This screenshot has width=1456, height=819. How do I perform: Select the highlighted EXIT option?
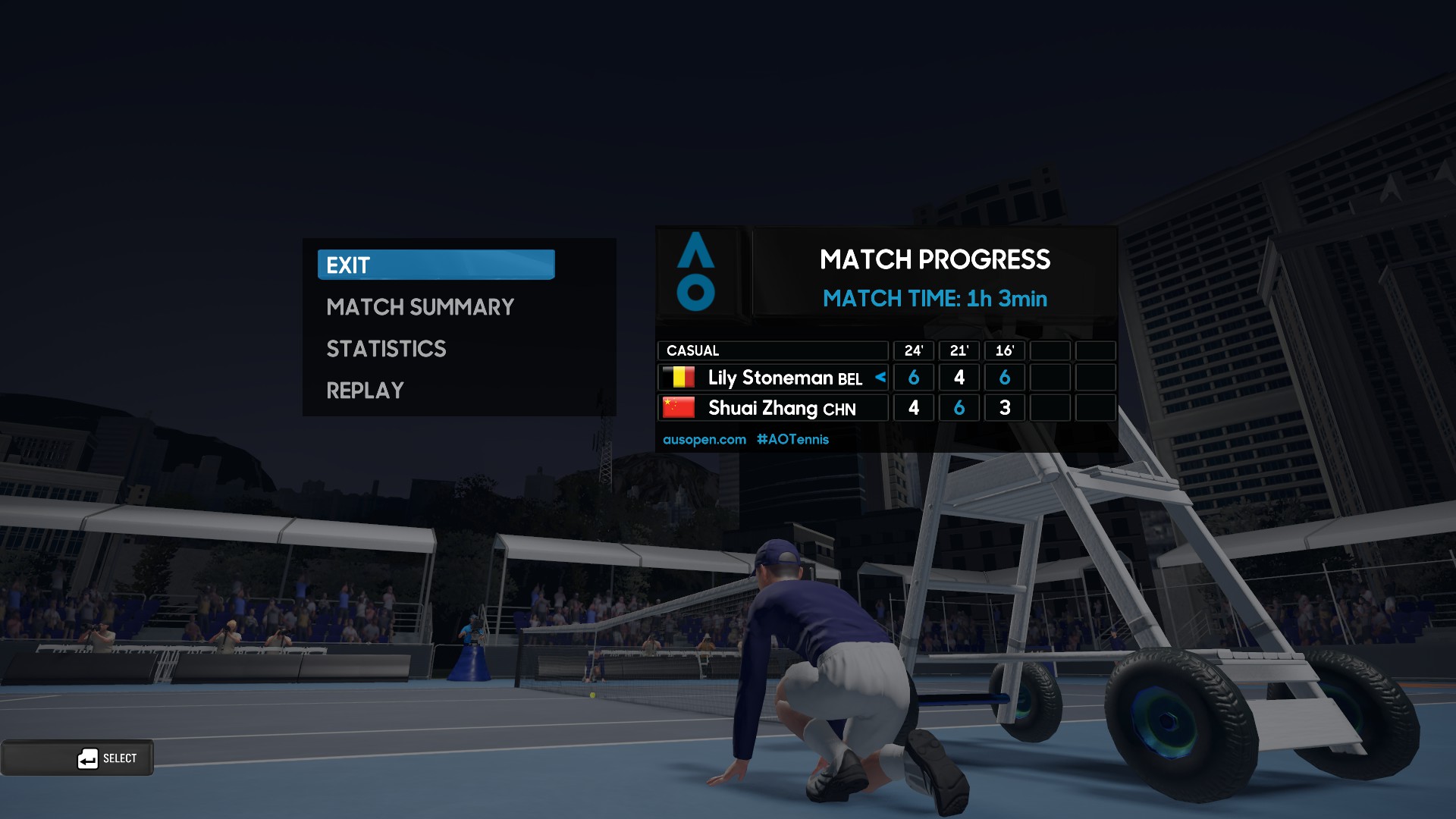(x=435, y=265)
